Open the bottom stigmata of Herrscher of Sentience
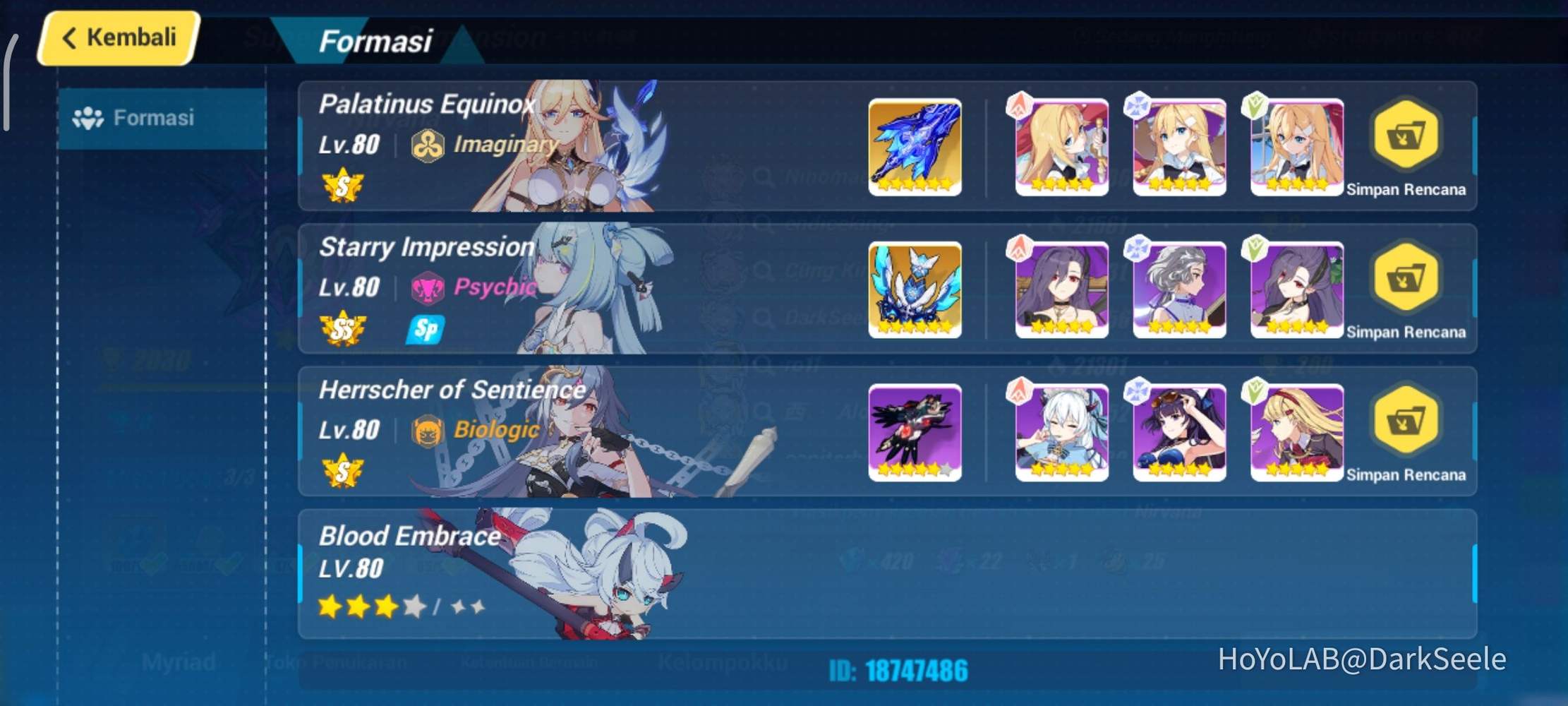Image resolution: width=1568 pixels, height=706 pixels. pyautogui.click(x=1297, y=432)
